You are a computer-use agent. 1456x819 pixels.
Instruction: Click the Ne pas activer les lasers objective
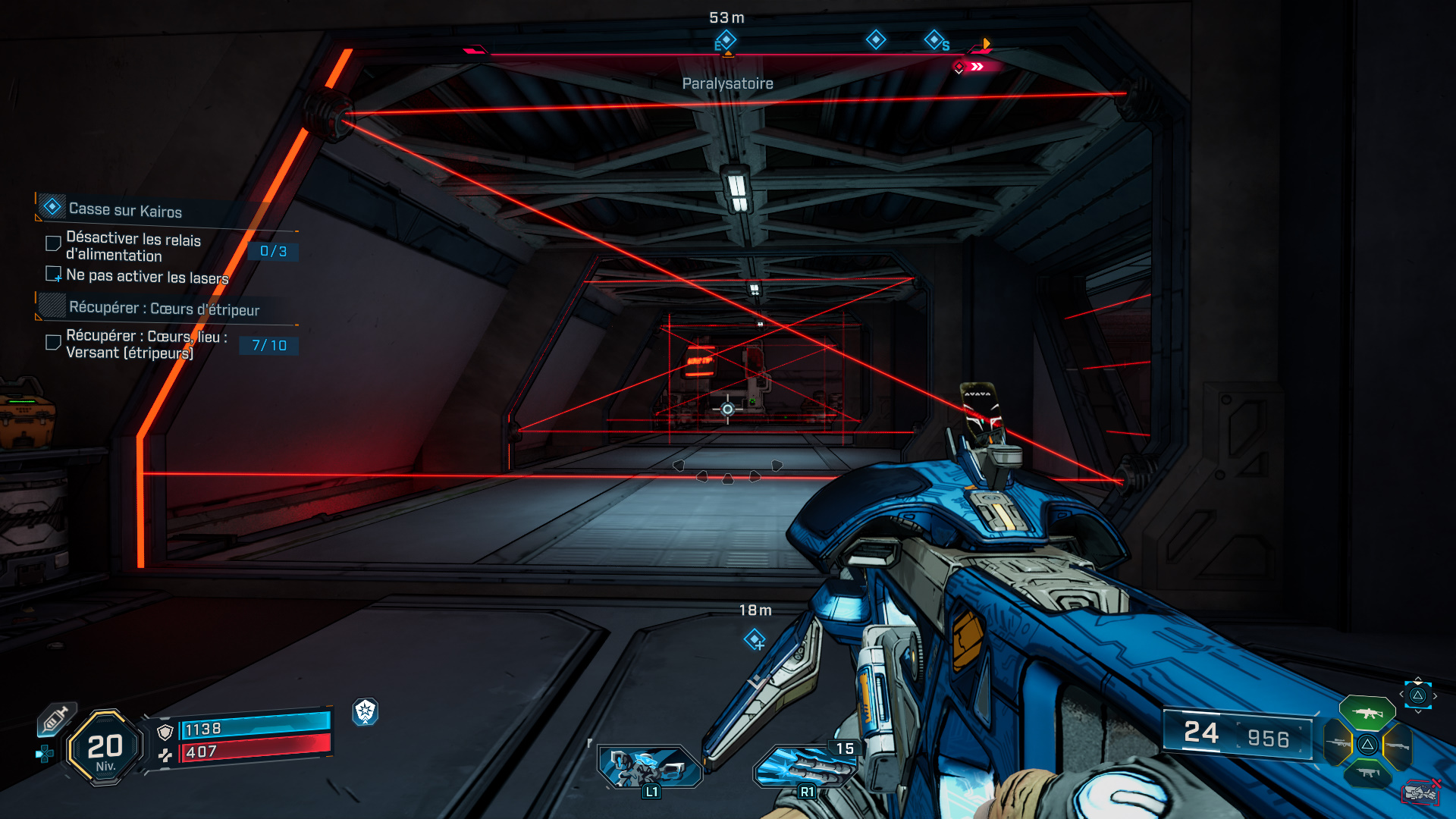[x=147, y=276]
